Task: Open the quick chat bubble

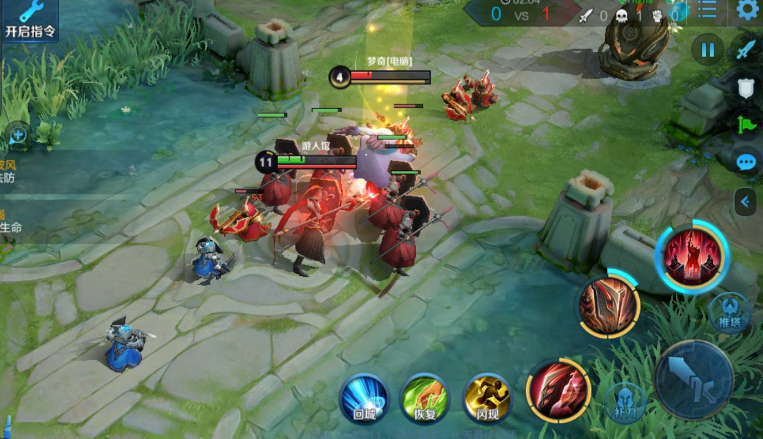Action: 745,162
